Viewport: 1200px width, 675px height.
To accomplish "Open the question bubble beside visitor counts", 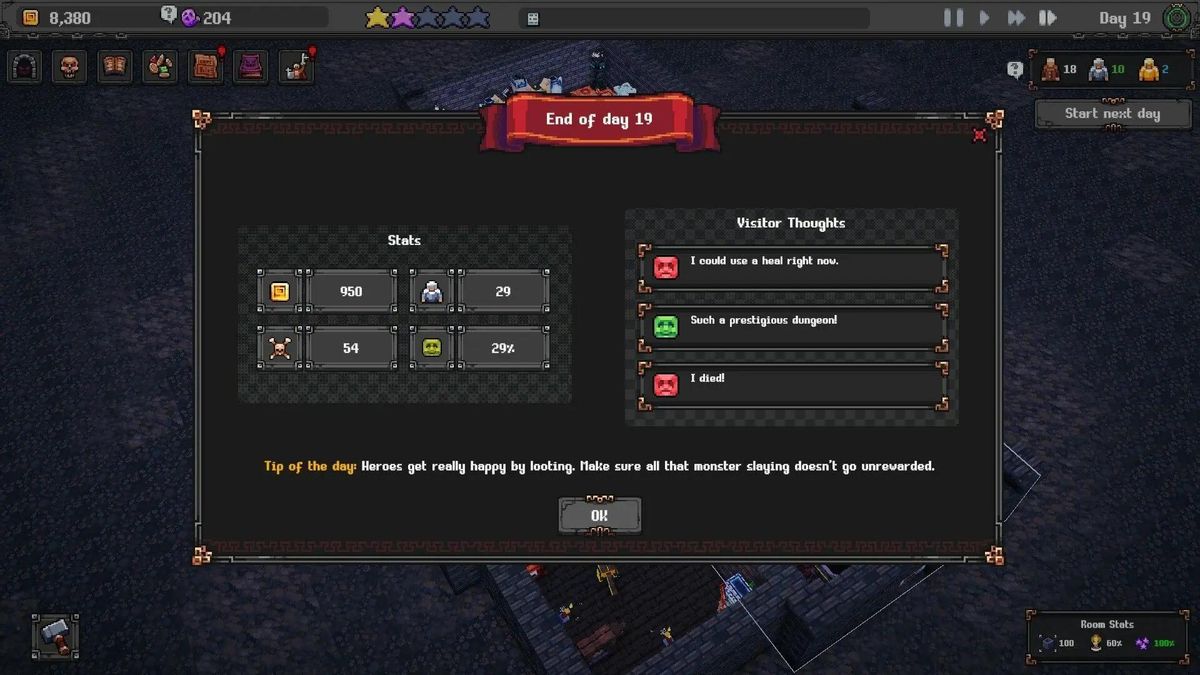I will click(1015, 69).
